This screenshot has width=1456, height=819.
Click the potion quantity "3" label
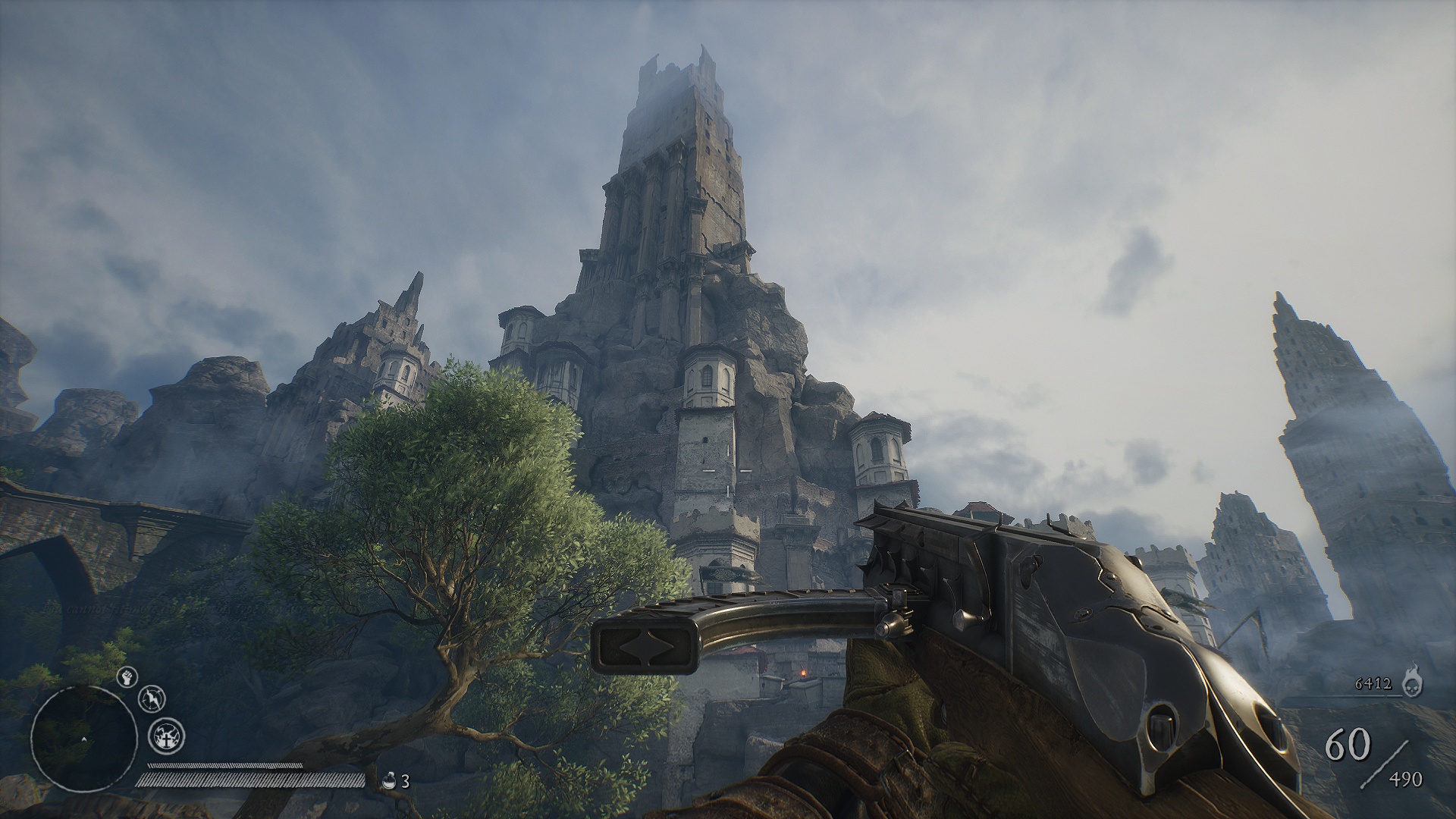404,781
